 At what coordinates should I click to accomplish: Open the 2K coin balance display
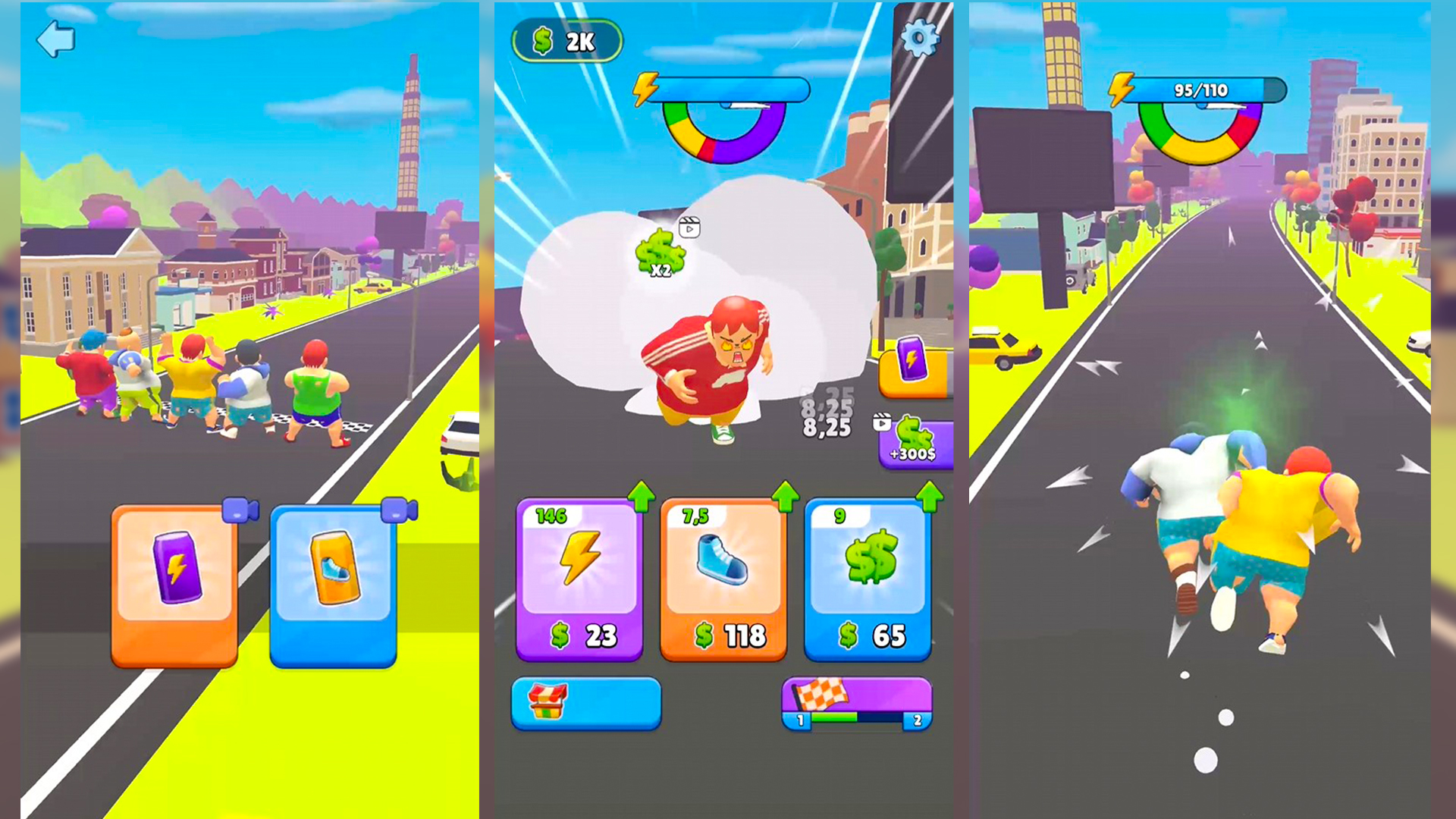pos(566,41)
